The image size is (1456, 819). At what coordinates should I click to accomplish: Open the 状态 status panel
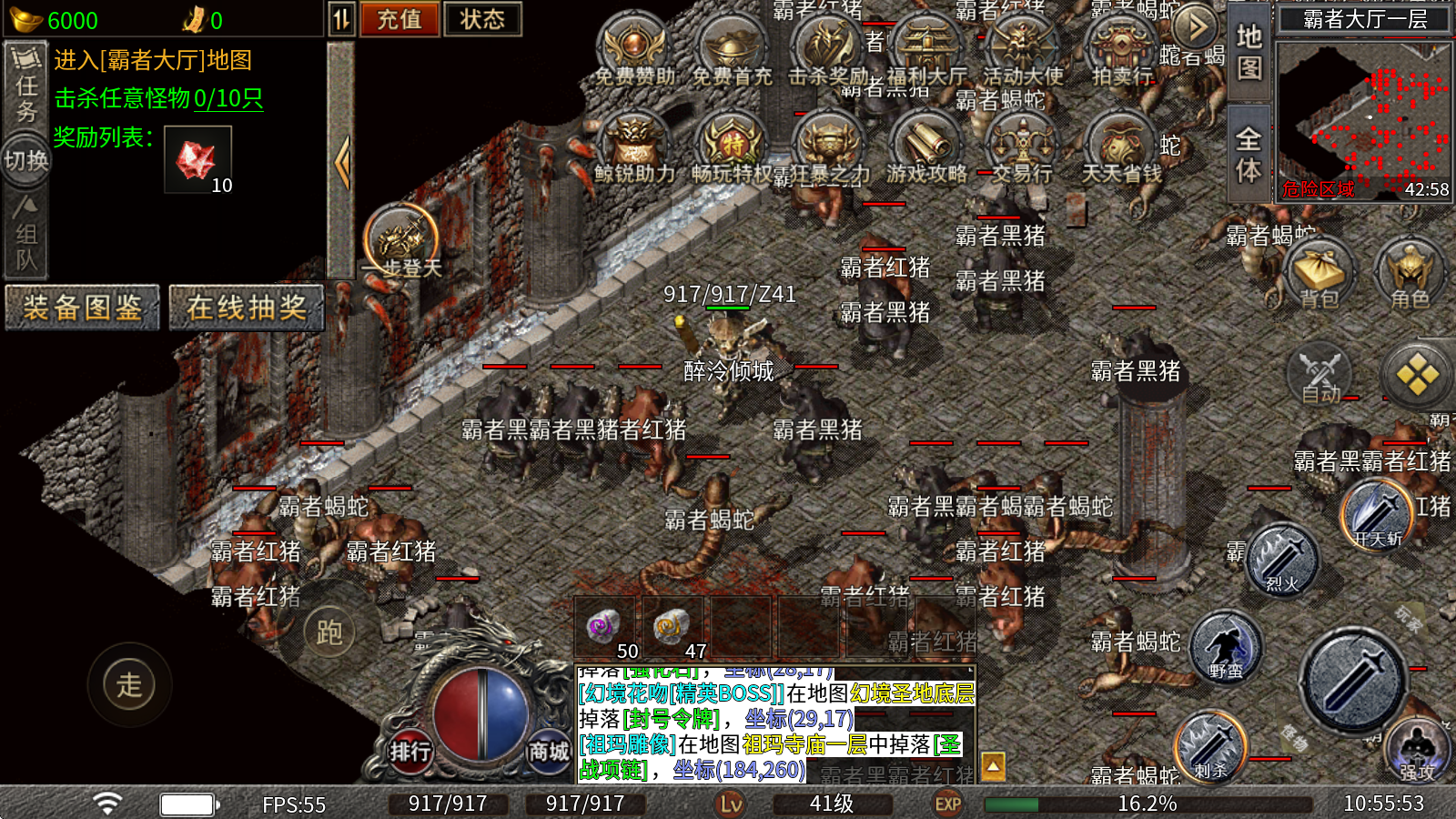pyautogui.click(x=482, y=19)
